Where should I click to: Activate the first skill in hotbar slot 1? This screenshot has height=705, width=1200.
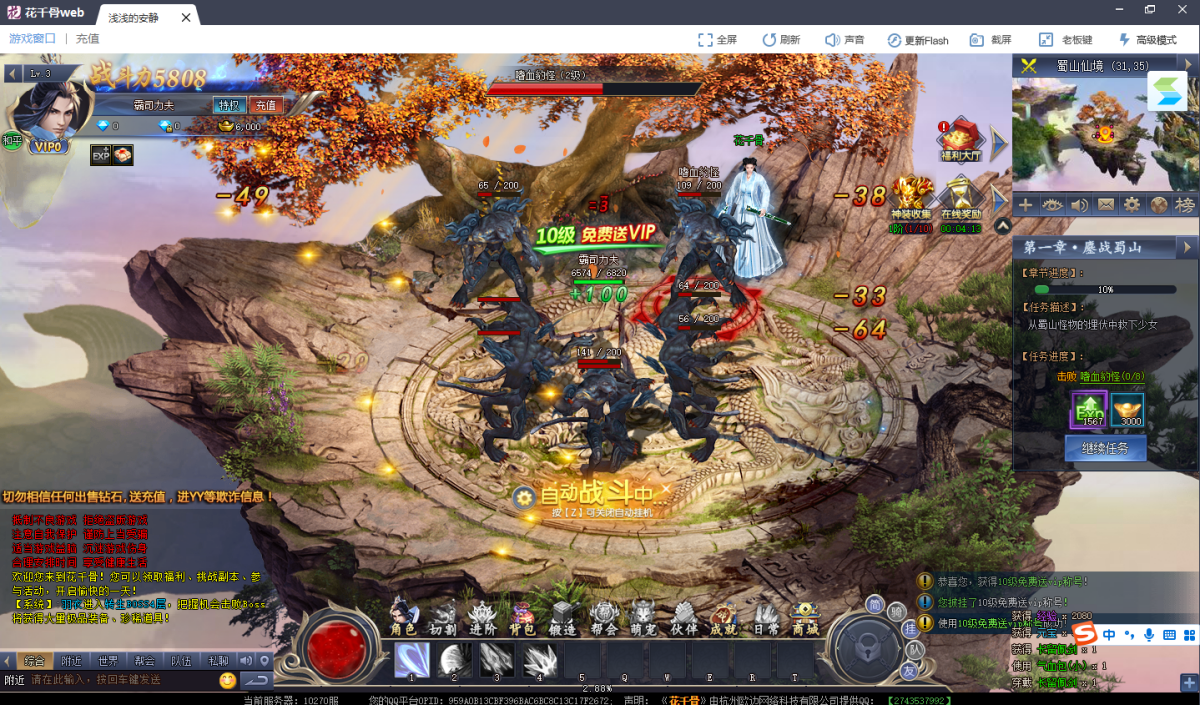coord(412,661)
